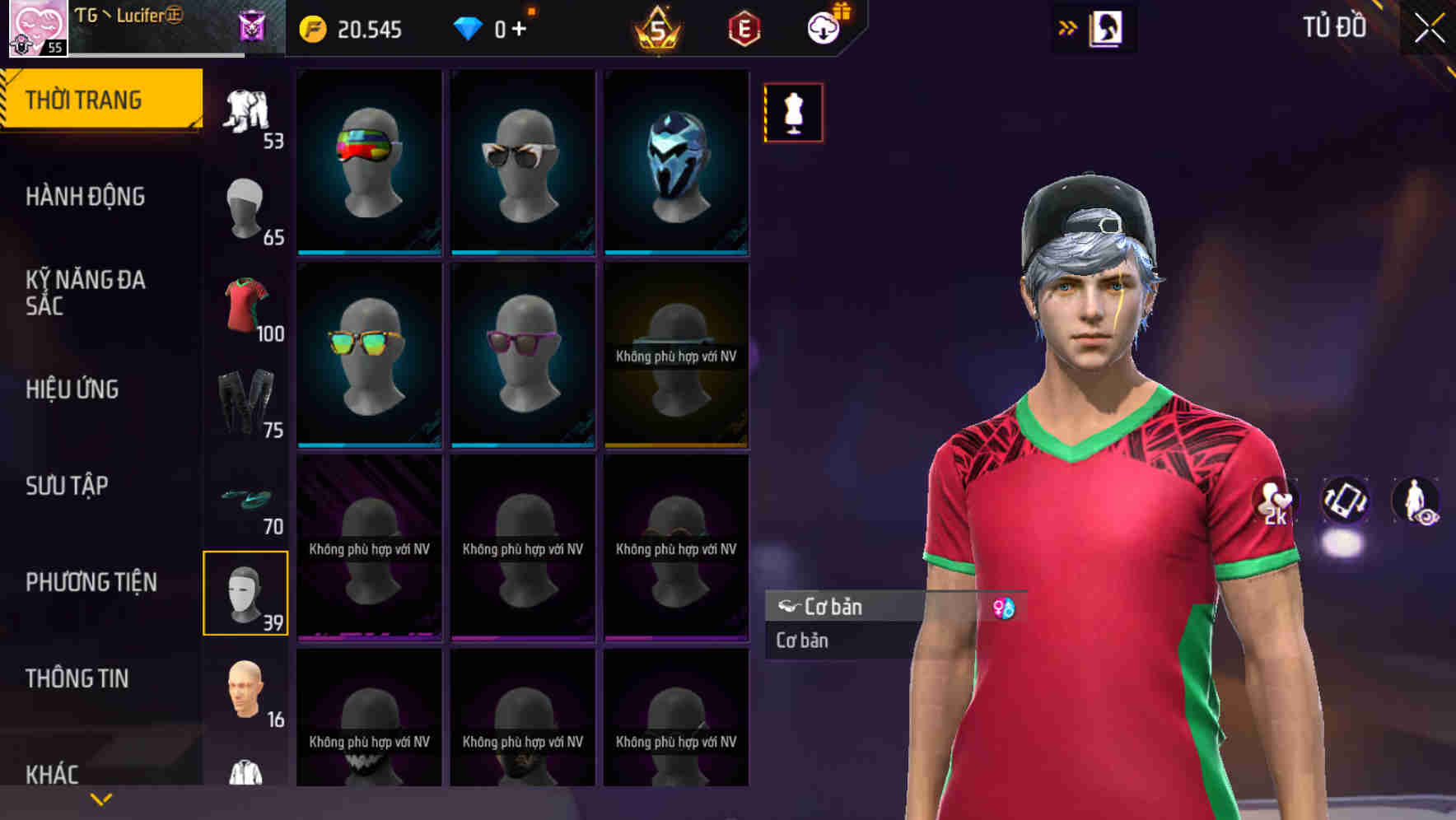The width and height of the screenshot is (1456, 820).
Task: Select the hairstyle book icon near Tủ Đồ
Action: pyautogui.click(x=1108, y=27)
